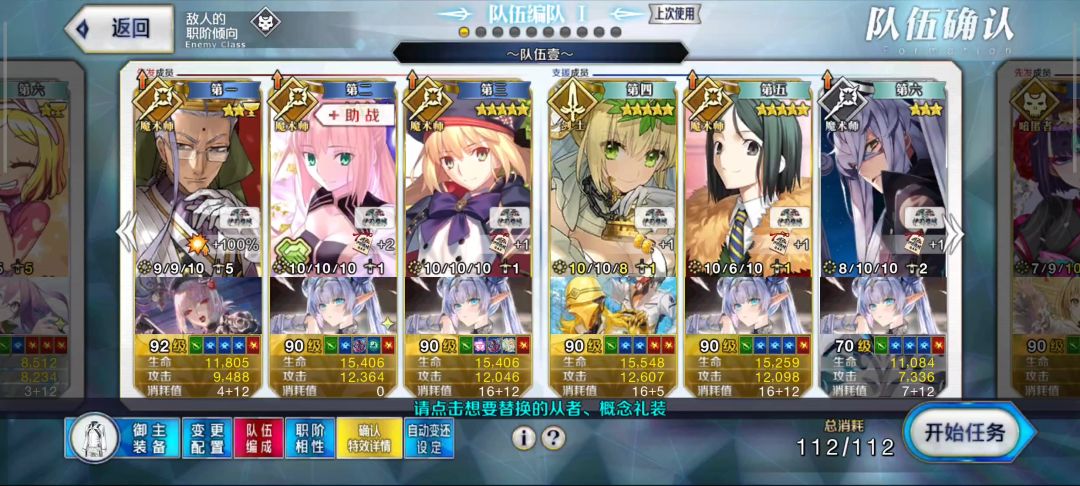Viewport: 1080px width, 486px height.
Task: Click the 上次使用 last-used button
Action: click(675, 13)
